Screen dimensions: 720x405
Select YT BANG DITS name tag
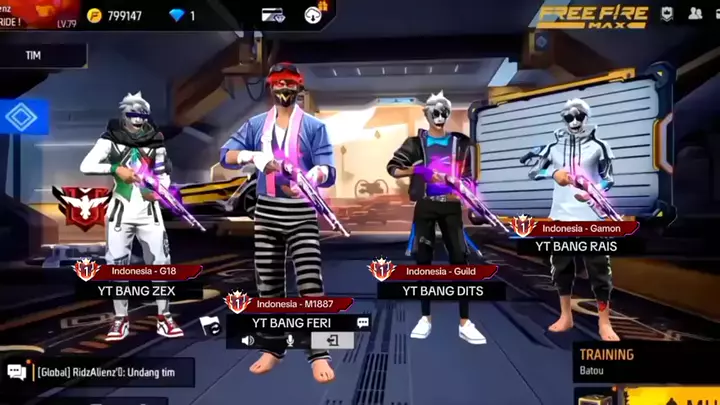tap(442, 290)
